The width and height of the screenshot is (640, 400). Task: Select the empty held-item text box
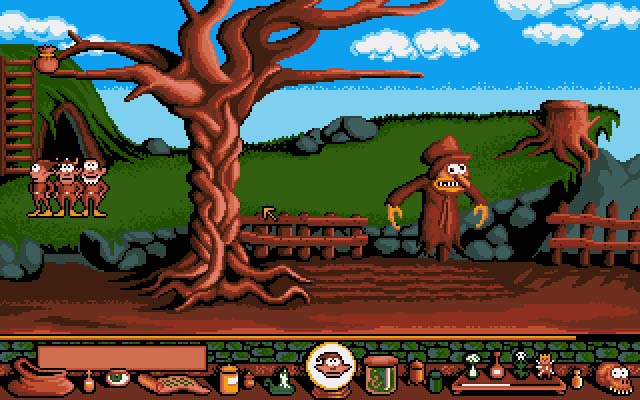(x=122, y=357)
